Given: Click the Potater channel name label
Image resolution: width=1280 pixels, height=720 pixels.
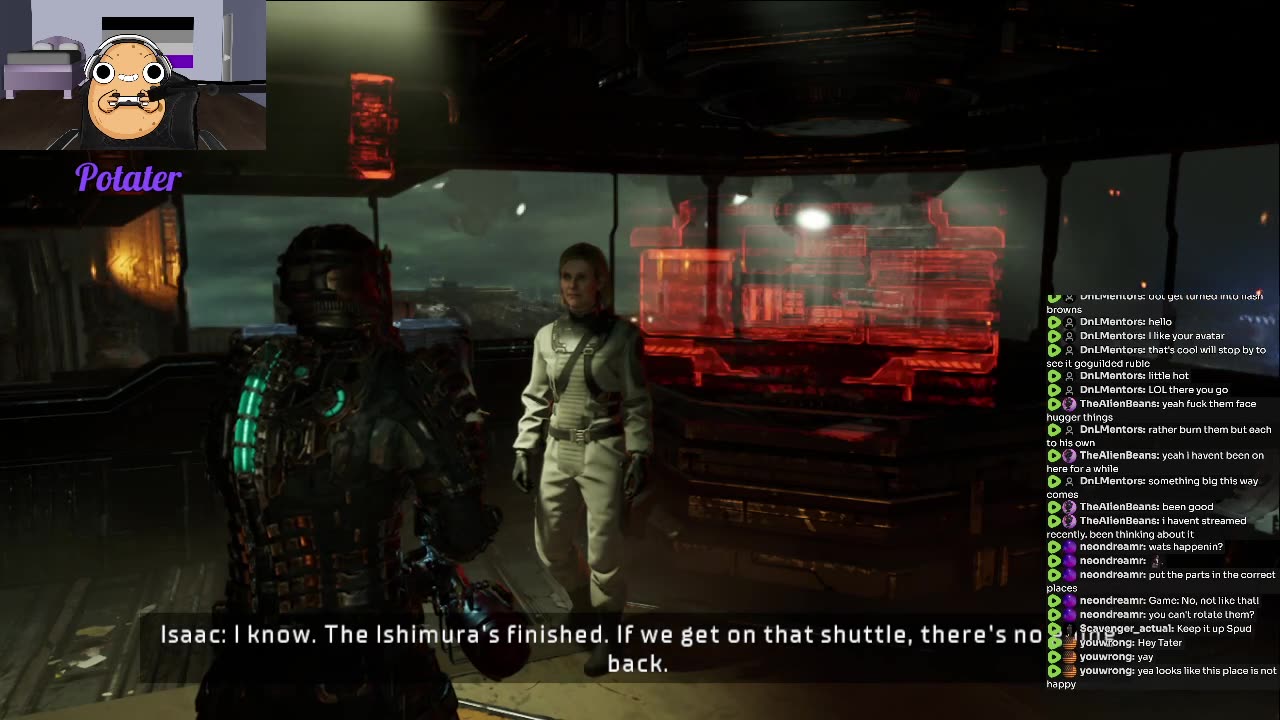Looking at the screenshot, I should point(128,179).
